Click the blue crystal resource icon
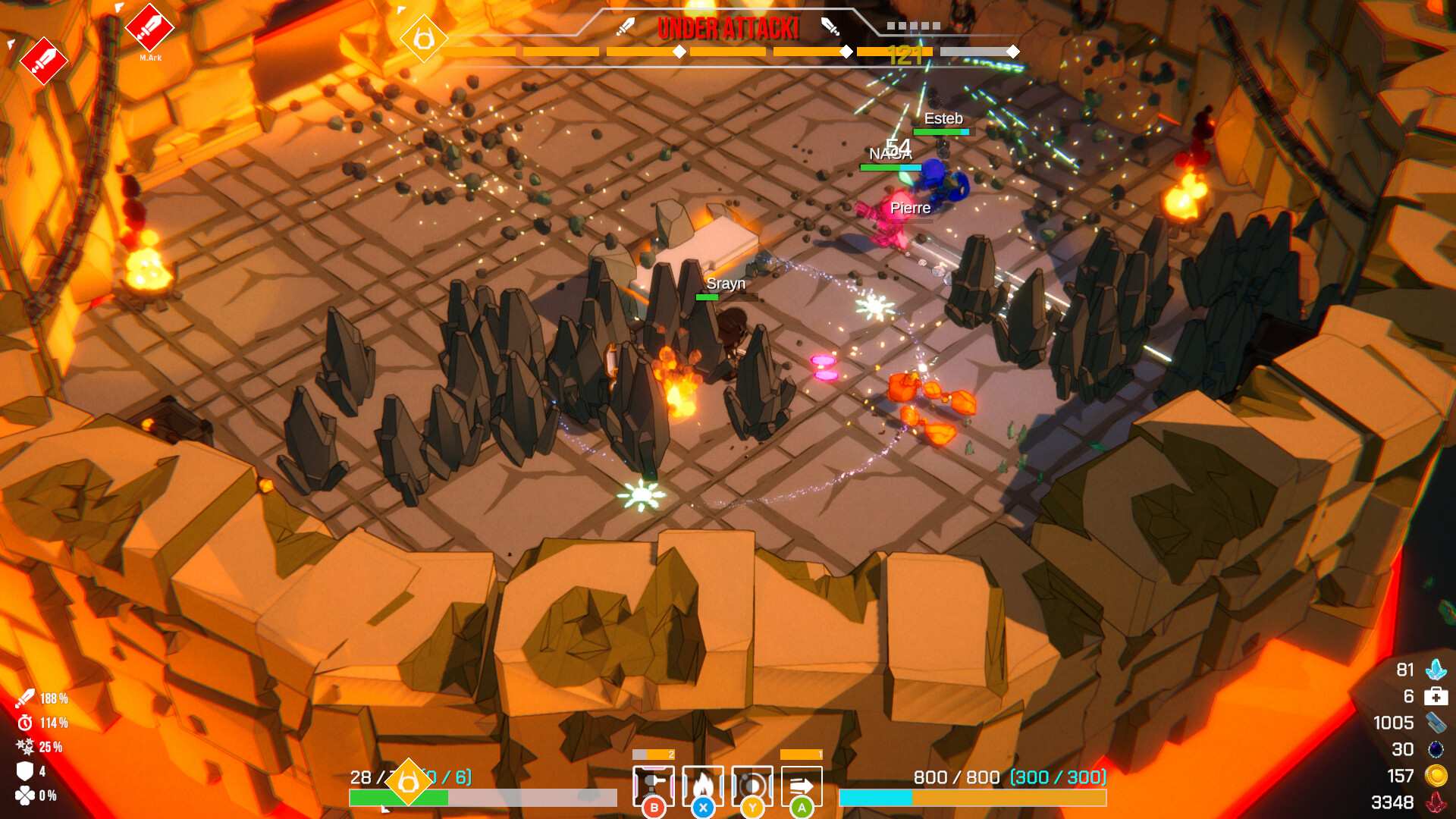 click(1436, 670)
